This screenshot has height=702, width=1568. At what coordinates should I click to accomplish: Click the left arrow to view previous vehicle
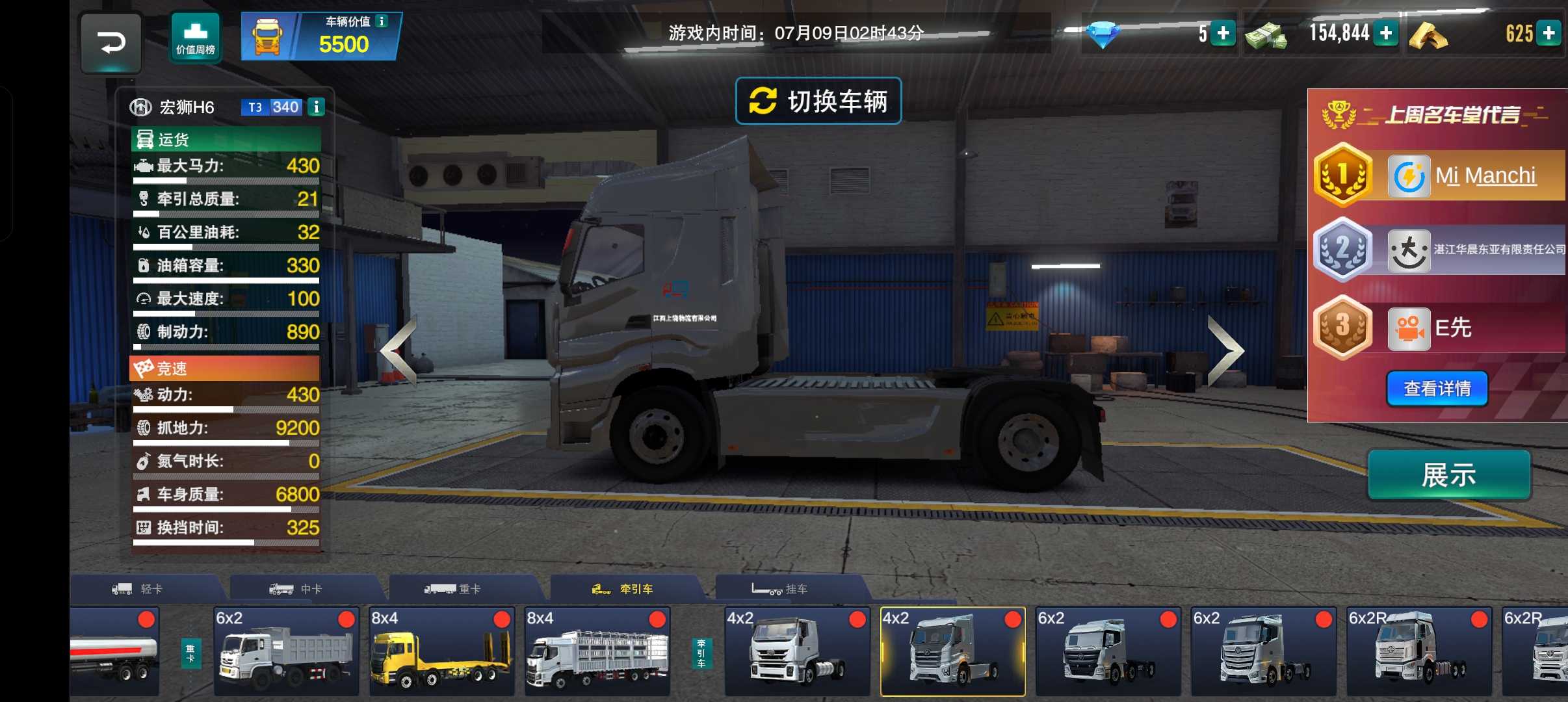(x=398, y=350)
